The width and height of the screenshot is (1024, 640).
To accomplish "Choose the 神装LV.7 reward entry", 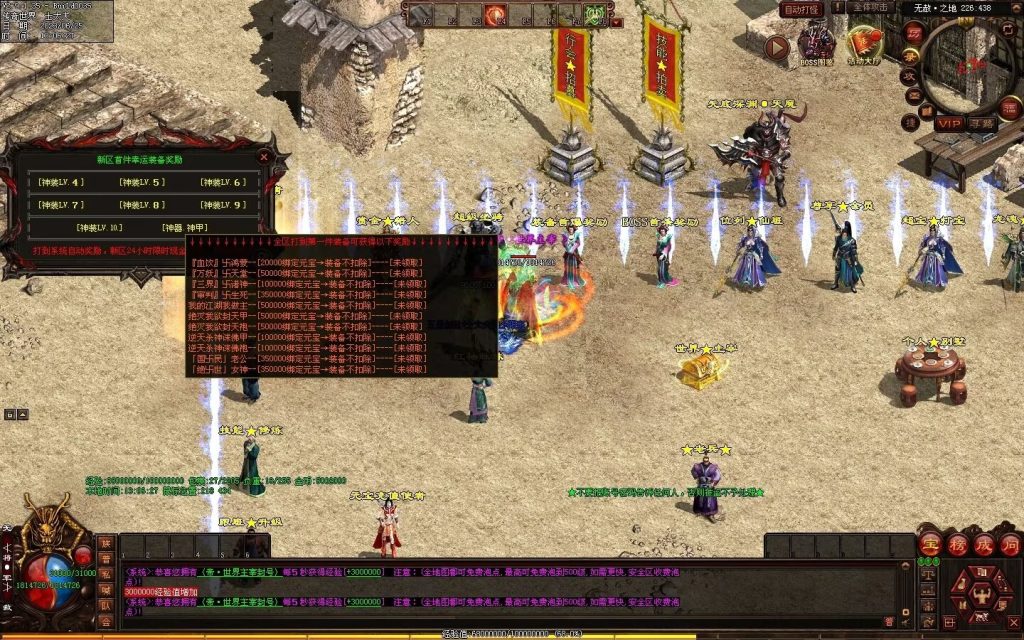I will point(61,205).
